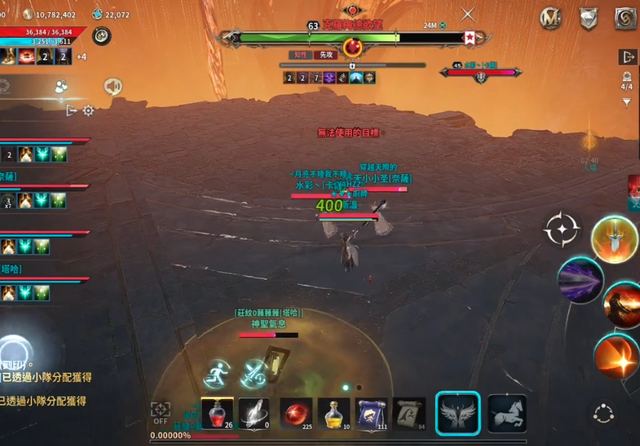This screenshot has width=640, height=446.
Task: Tap the crosshair target selection button
Action: [x=561, y=230]
